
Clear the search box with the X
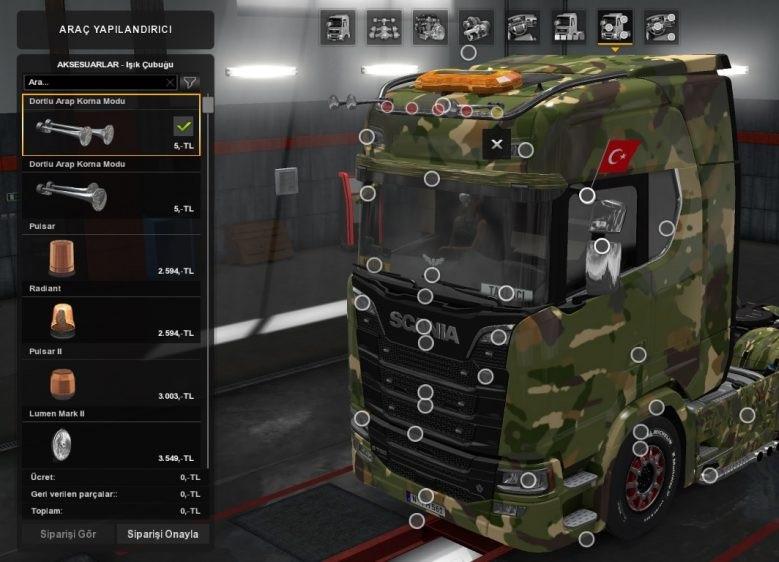tap(170, 82)
